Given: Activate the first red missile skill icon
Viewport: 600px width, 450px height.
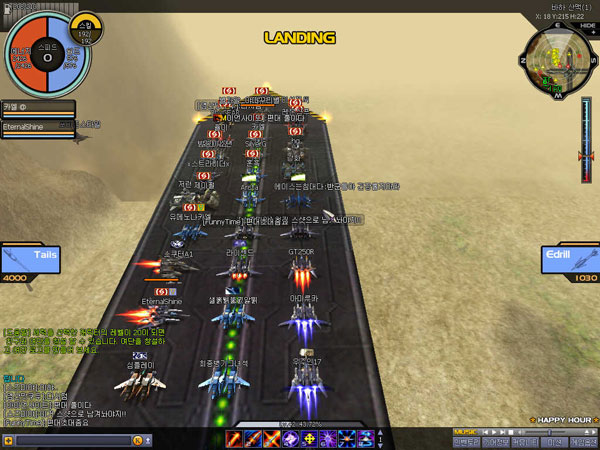Looking at the screenshot, I should pos(233,438).
